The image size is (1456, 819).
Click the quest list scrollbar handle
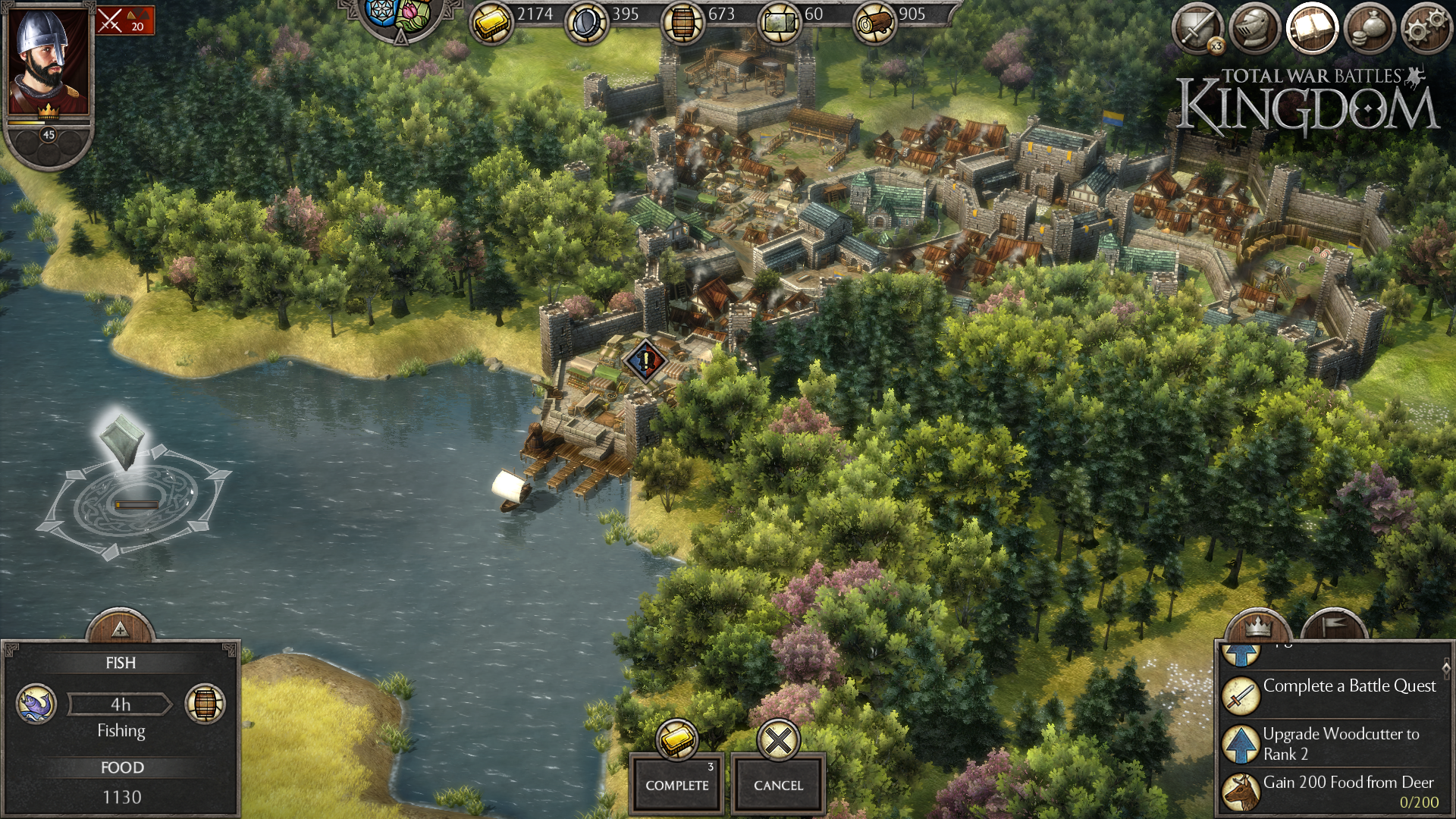(1446, 668)
